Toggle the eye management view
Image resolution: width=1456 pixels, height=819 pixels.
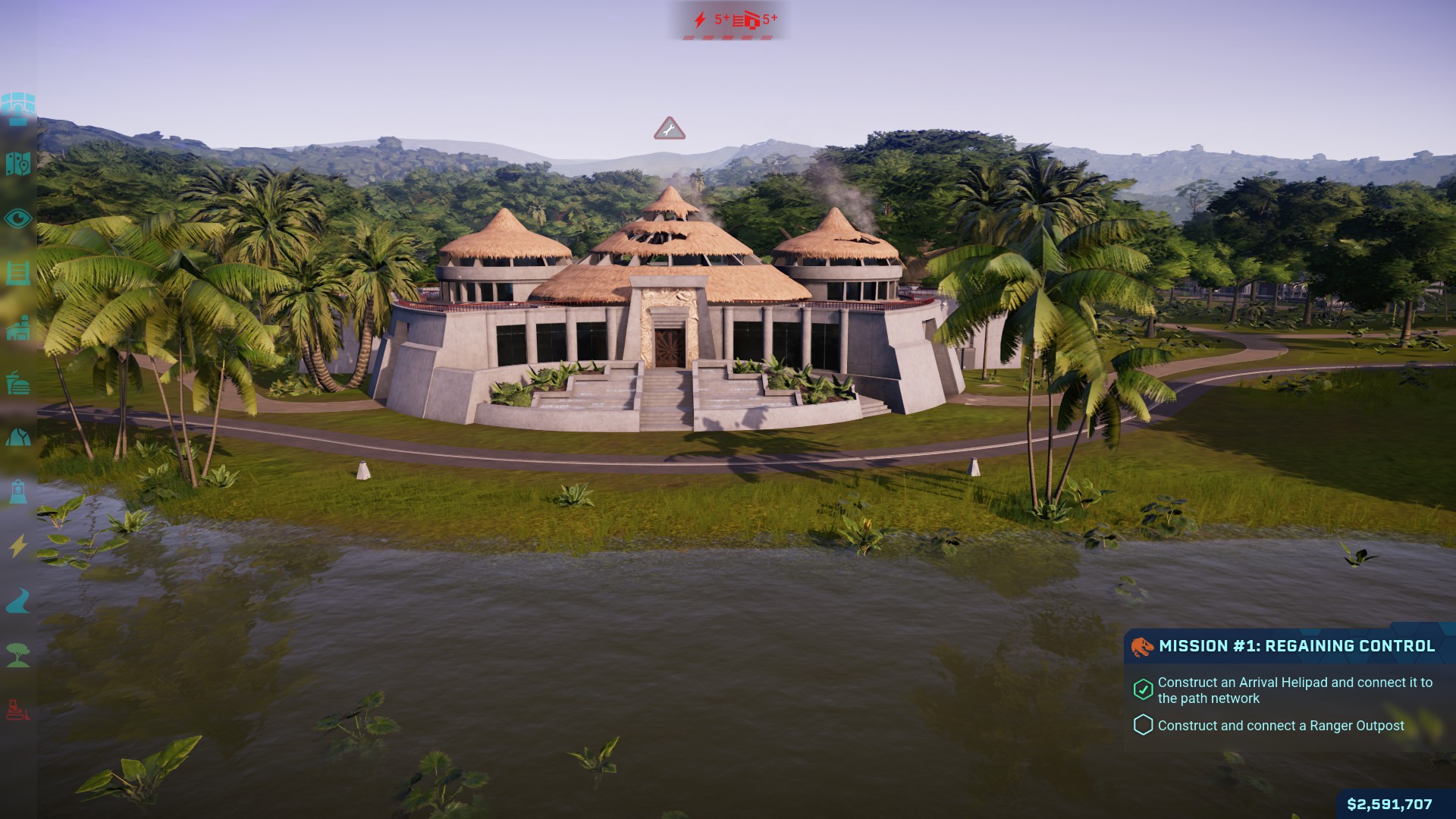tap(18, 219)
